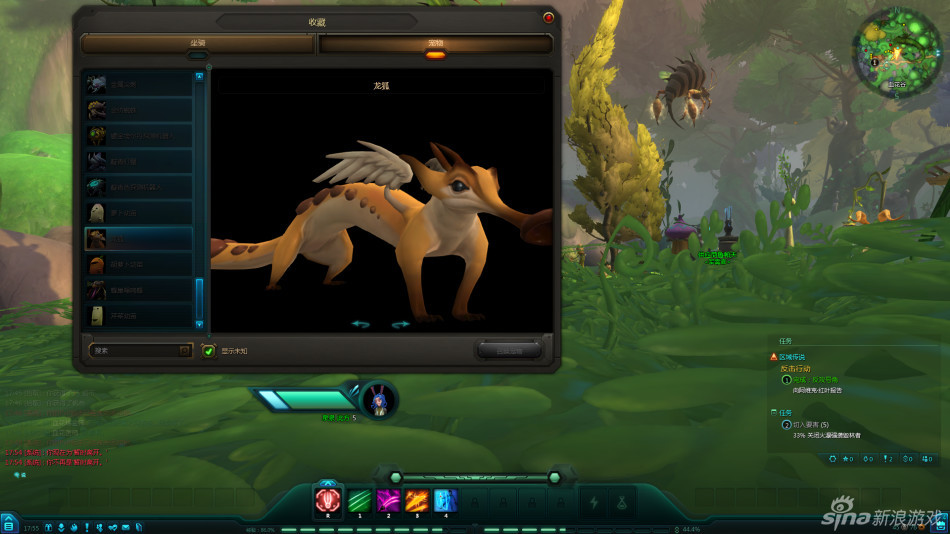Use the orange strike ability in slot 3
Screen dimensions: 950x534
(417, 499)
